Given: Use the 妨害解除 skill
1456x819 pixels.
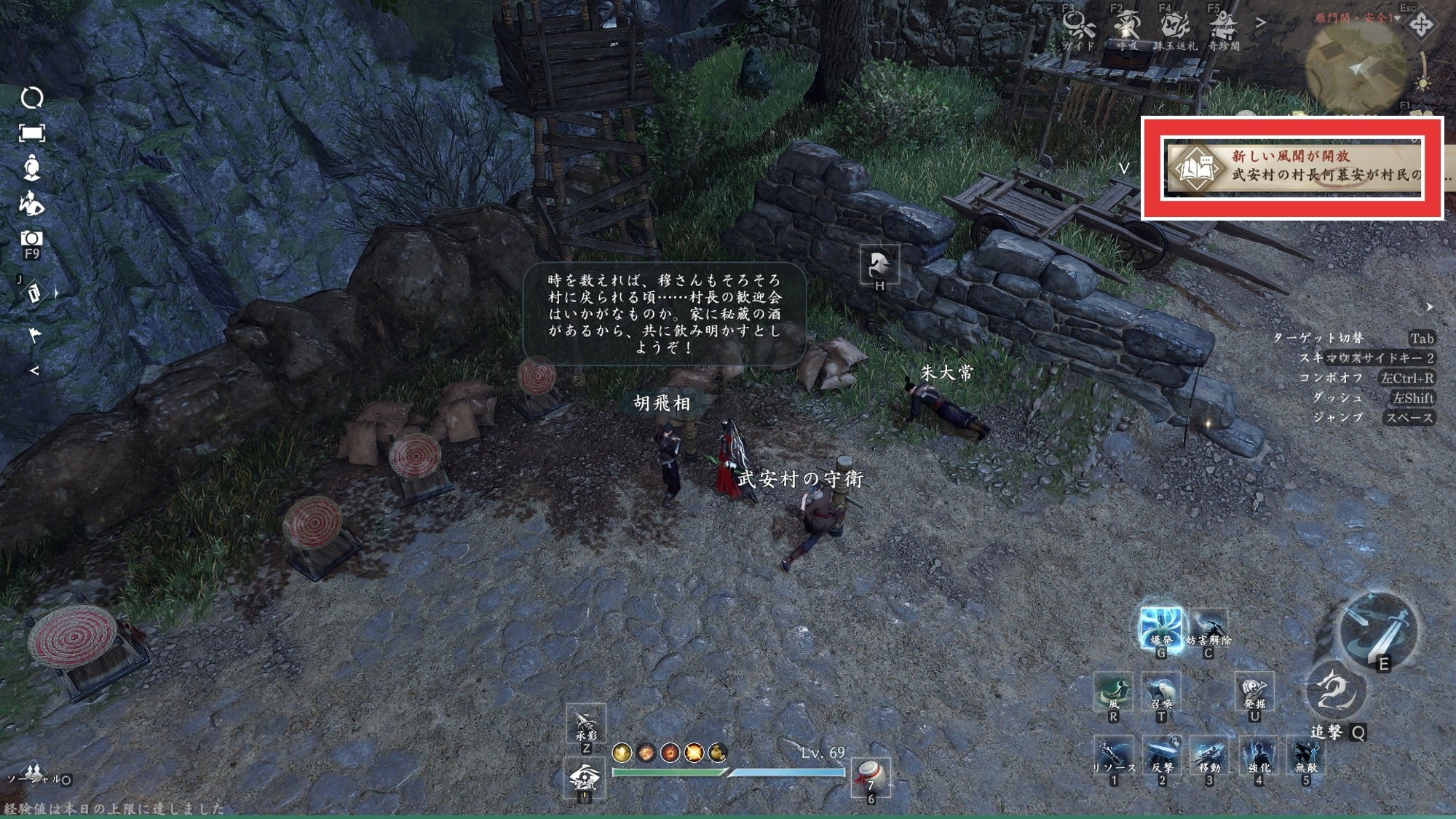Looking at the screenshot, I should click(1208, 628).
